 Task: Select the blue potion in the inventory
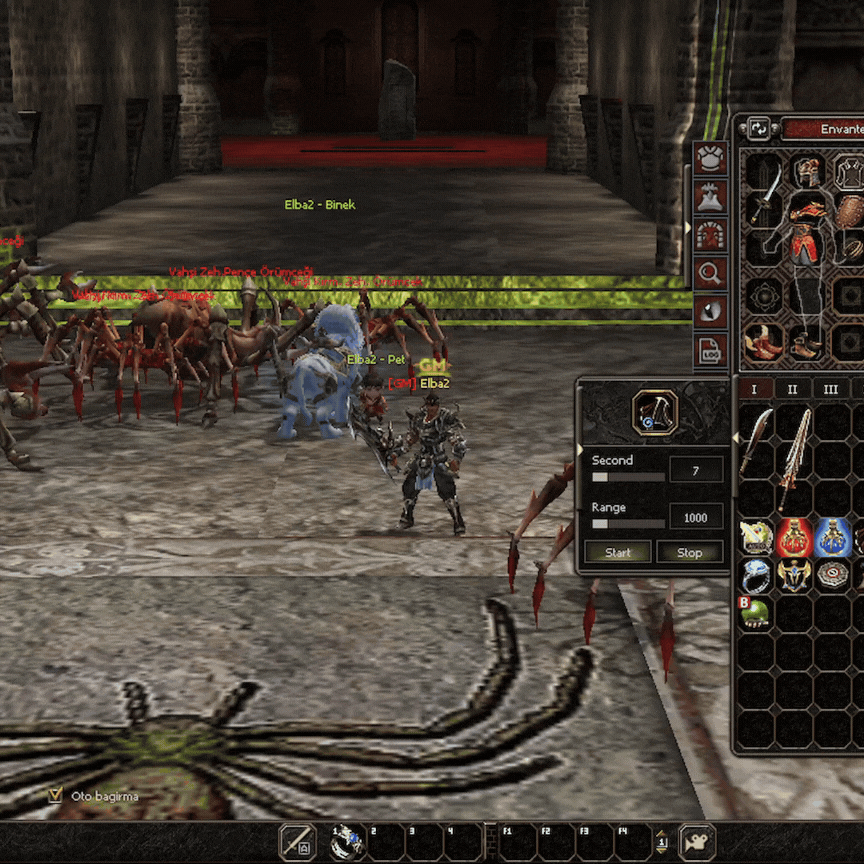832,538
